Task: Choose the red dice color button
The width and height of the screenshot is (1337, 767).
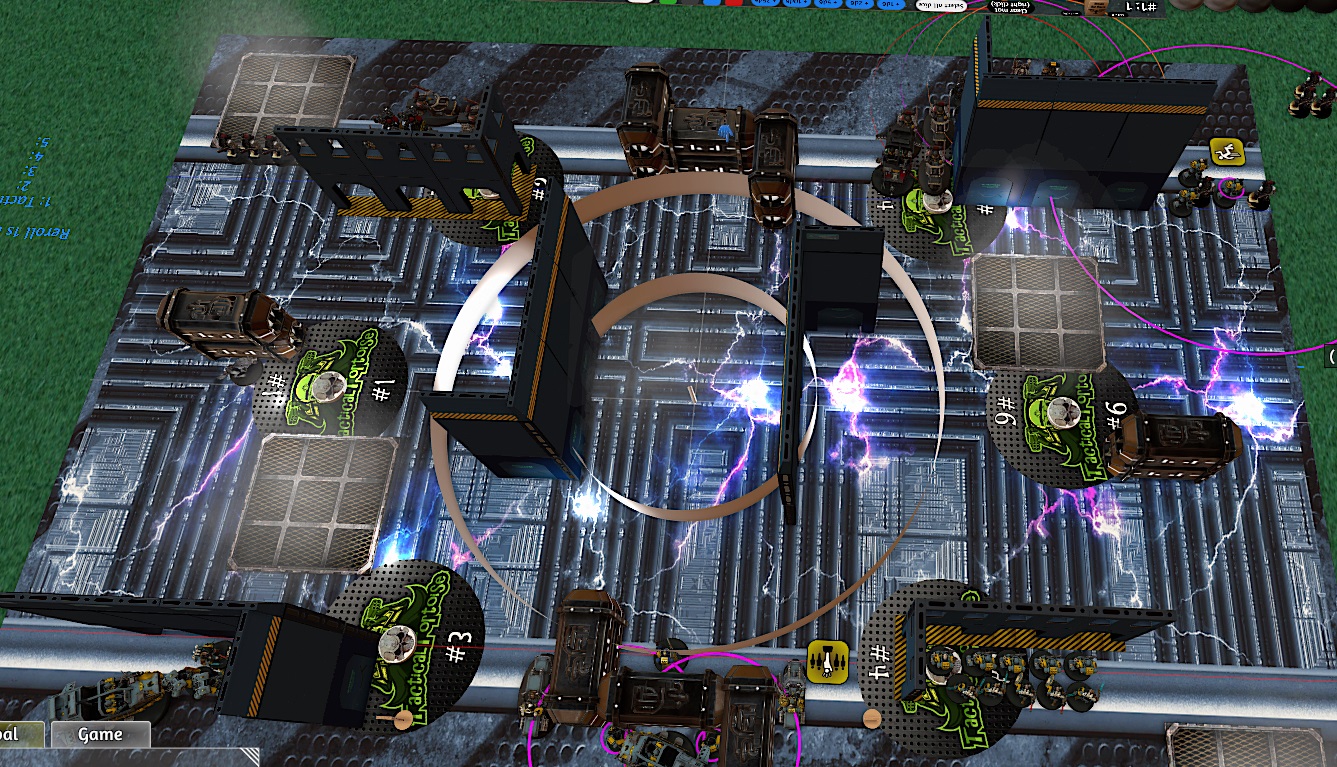Action: pyautogui.click(x=734, y=3)
